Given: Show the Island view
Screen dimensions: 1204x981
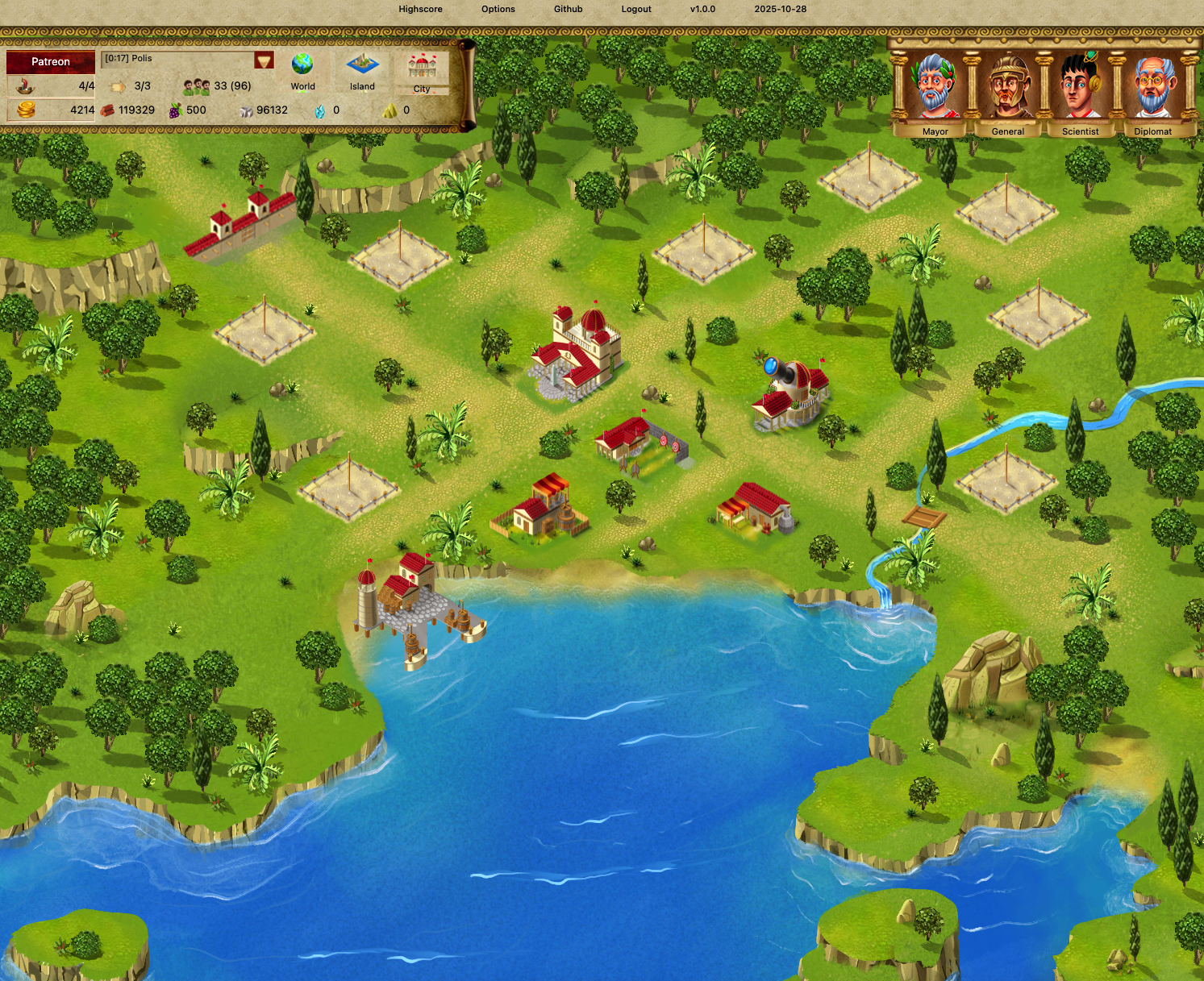Looking at the screenshot, I should click(x=362, y=71).
